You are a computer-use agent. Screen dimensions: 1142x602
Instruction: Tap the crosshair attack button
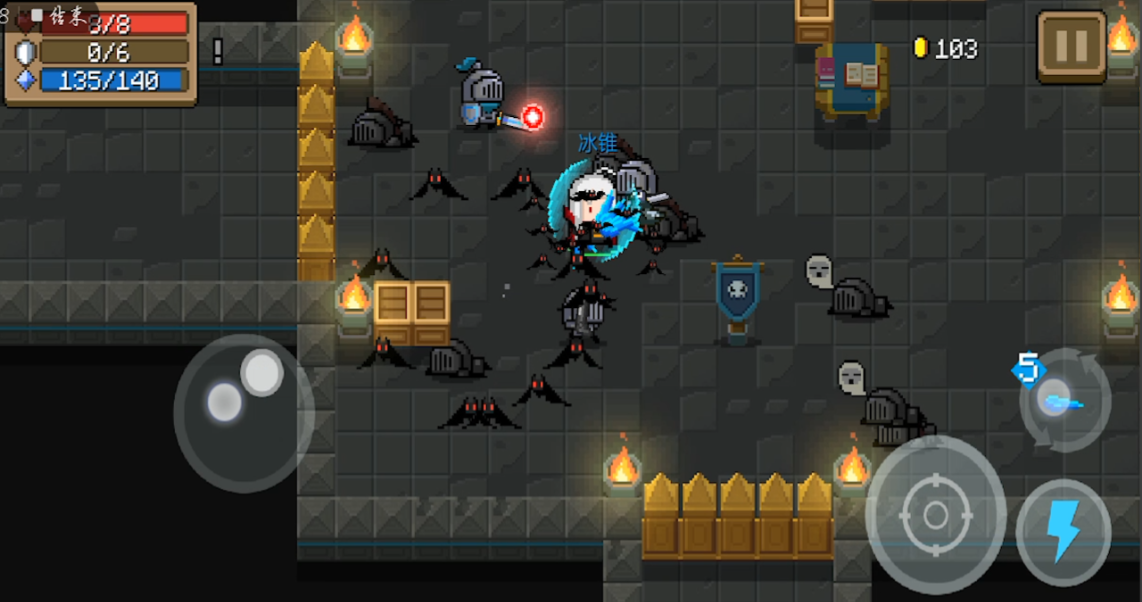[935, 515]
